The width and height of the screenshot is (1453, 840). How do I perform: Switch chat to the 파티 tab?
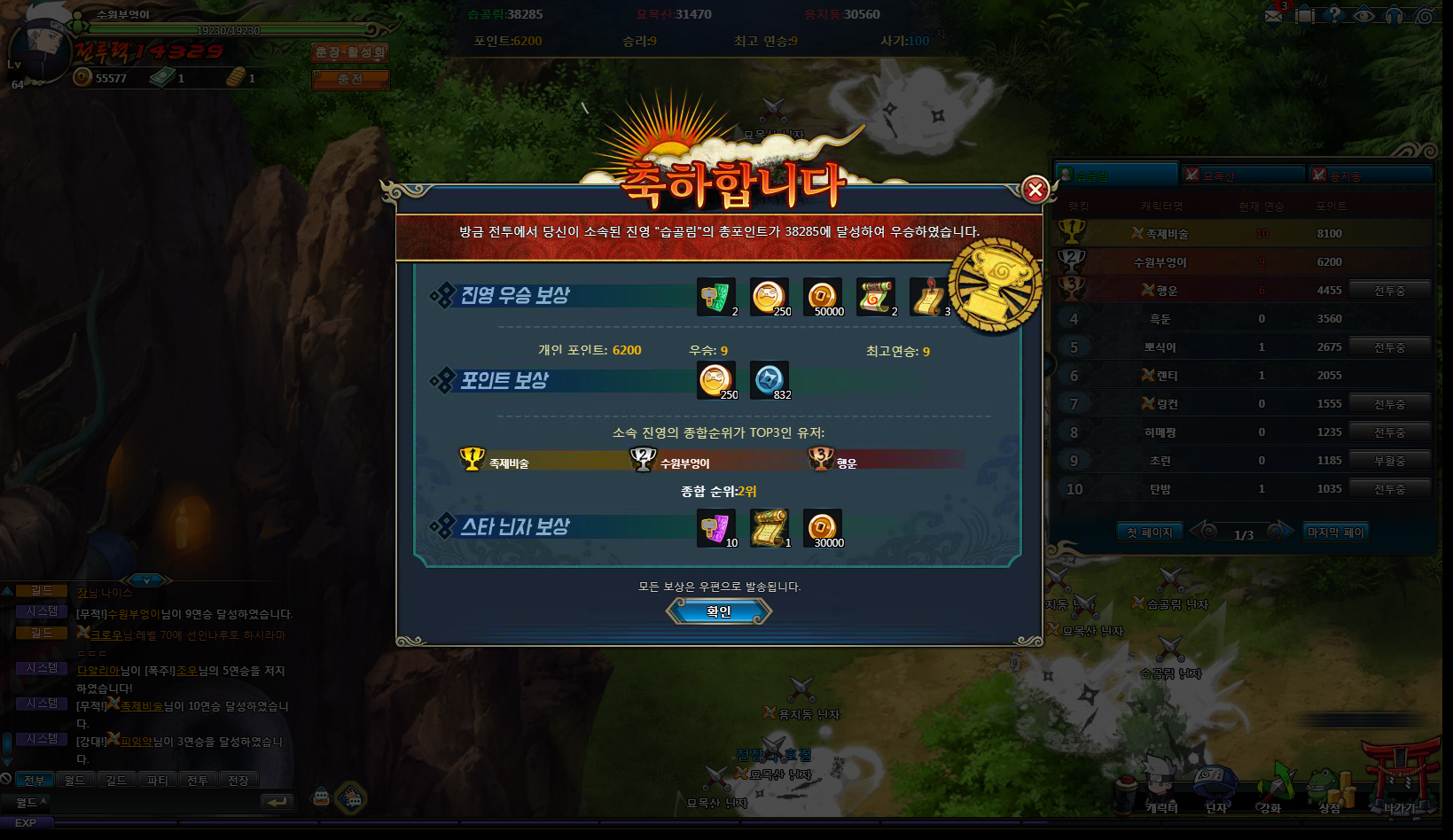point(157,780)
